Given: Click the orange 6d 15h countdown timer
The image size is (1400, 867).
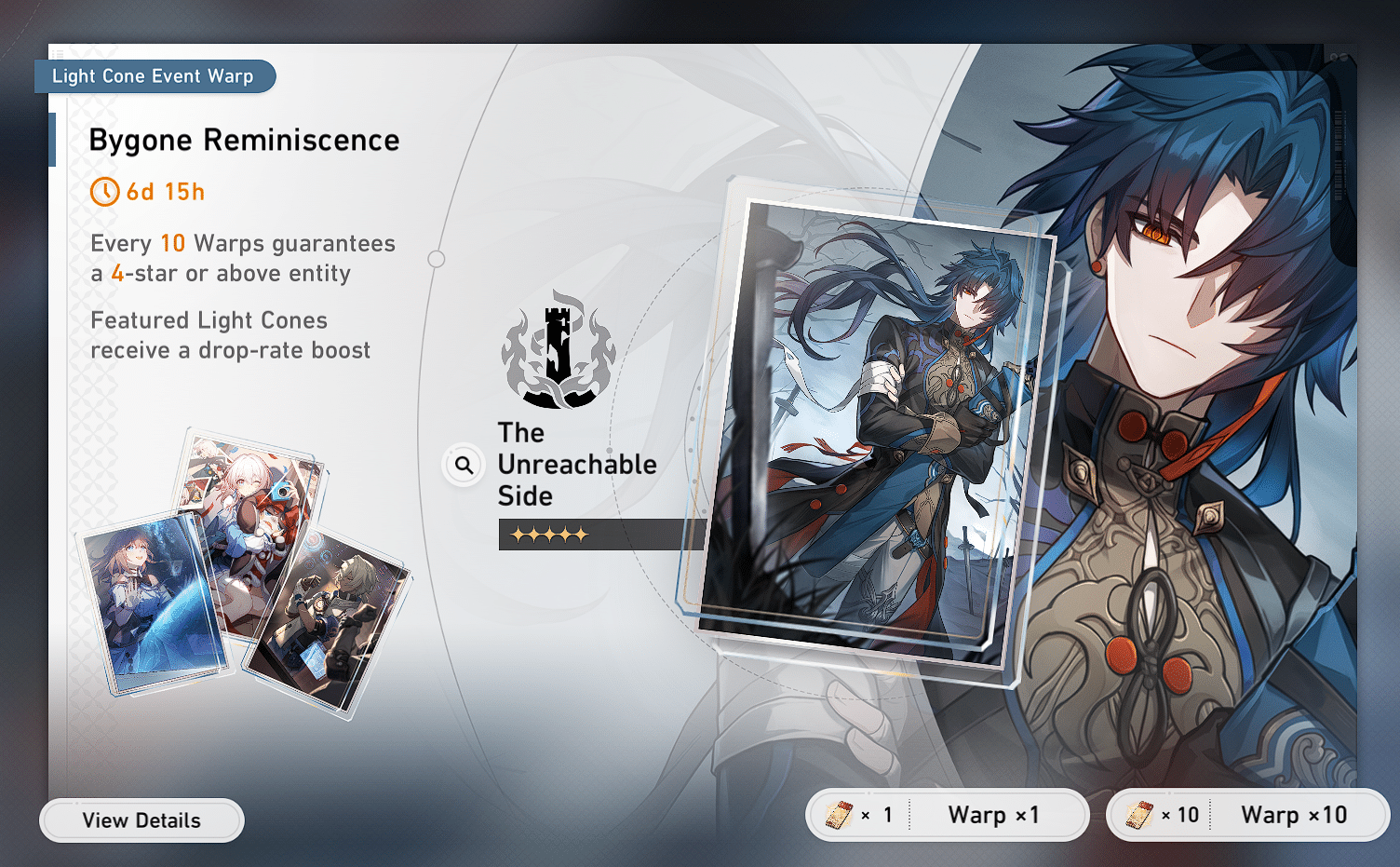Looking at the screenshot, I should point(168,192).
